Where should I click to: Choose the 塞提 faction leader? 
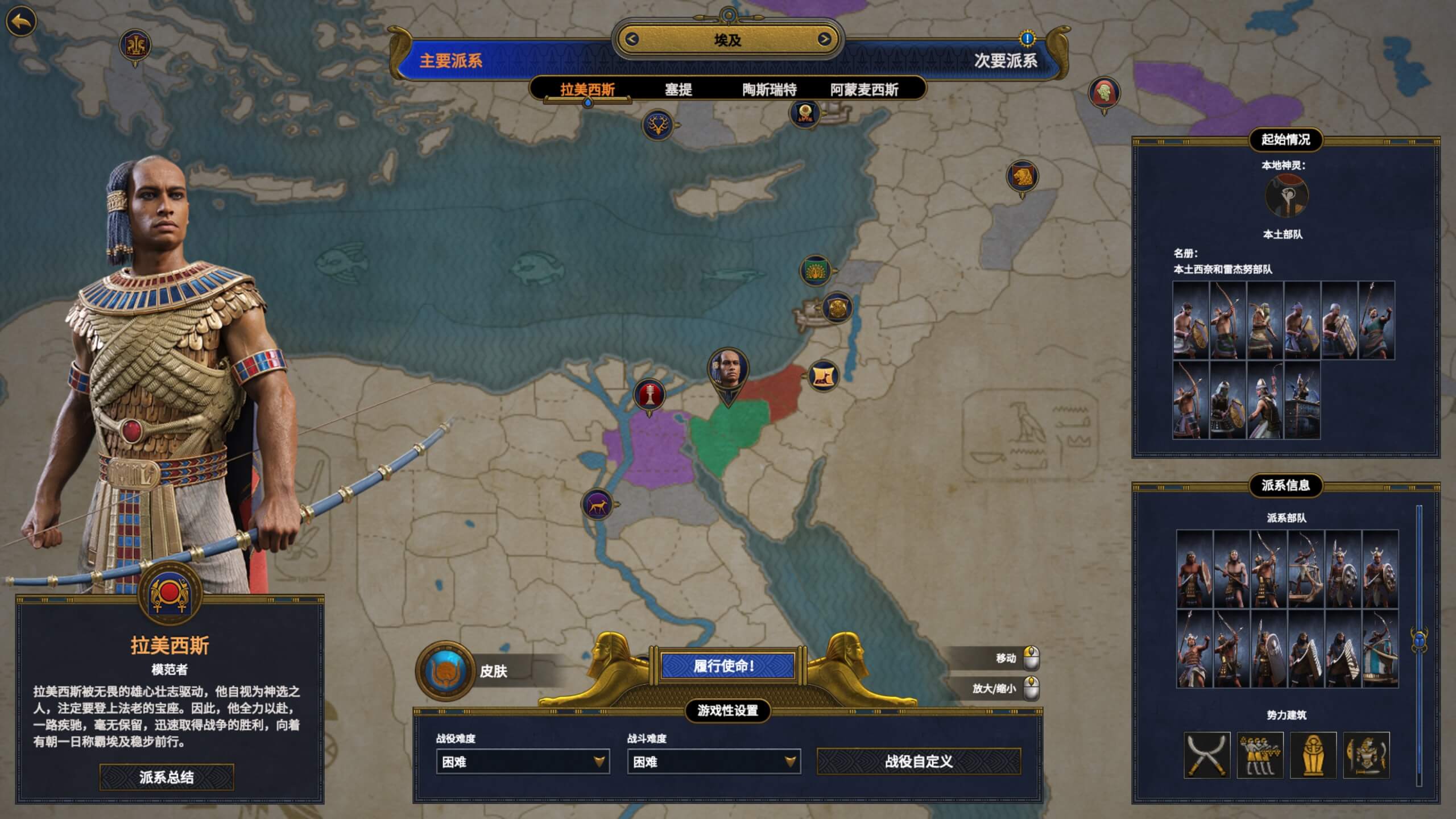(678, 89)
